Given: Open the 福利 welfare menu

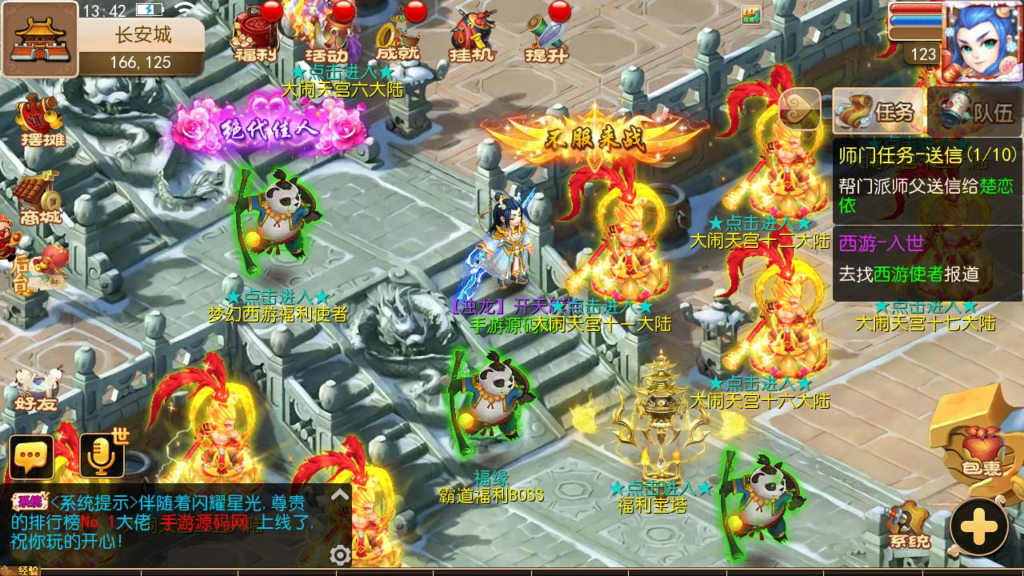Looking at the screenshot, I should [x=255, y=34].
